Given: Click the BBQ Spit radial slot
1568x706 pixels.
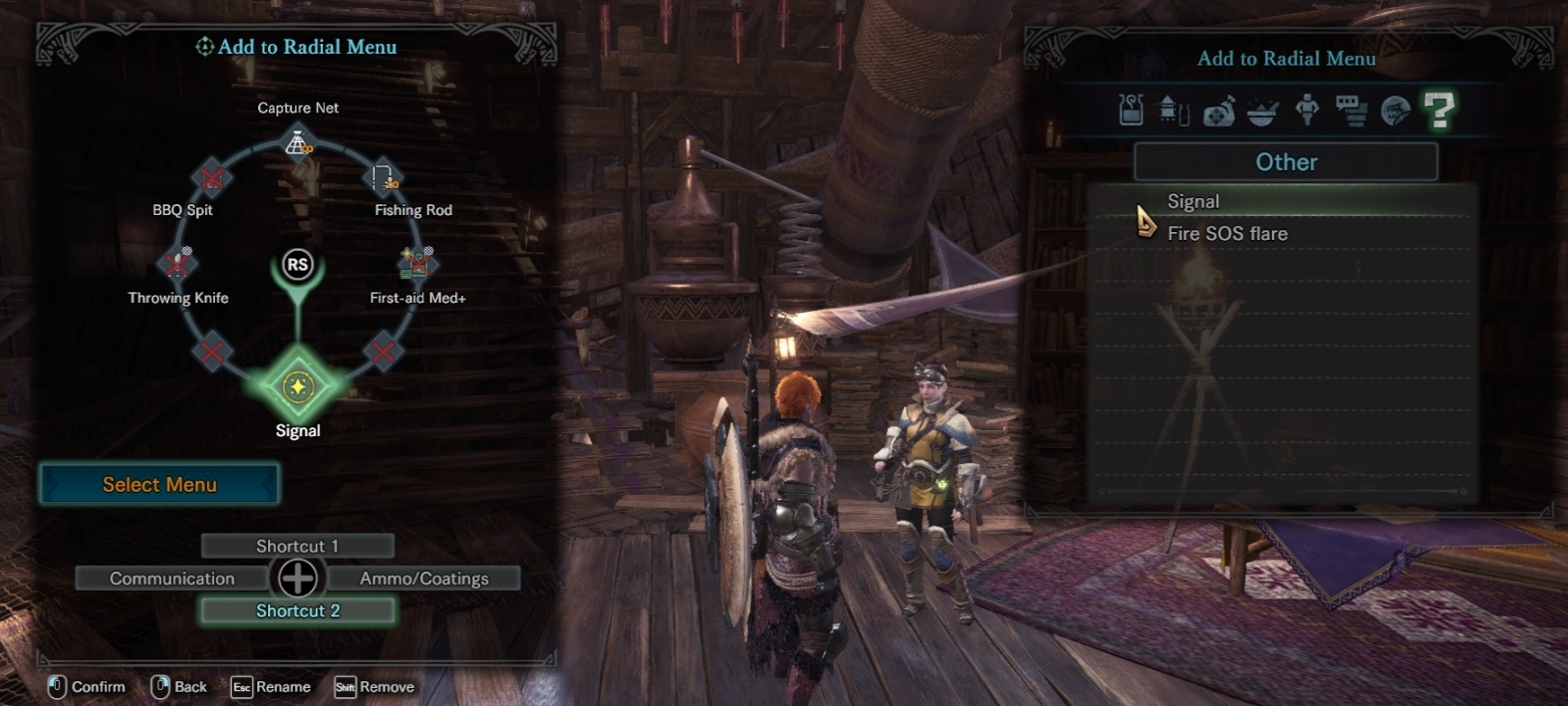Looking at the screenshot, I should [211, 178].
